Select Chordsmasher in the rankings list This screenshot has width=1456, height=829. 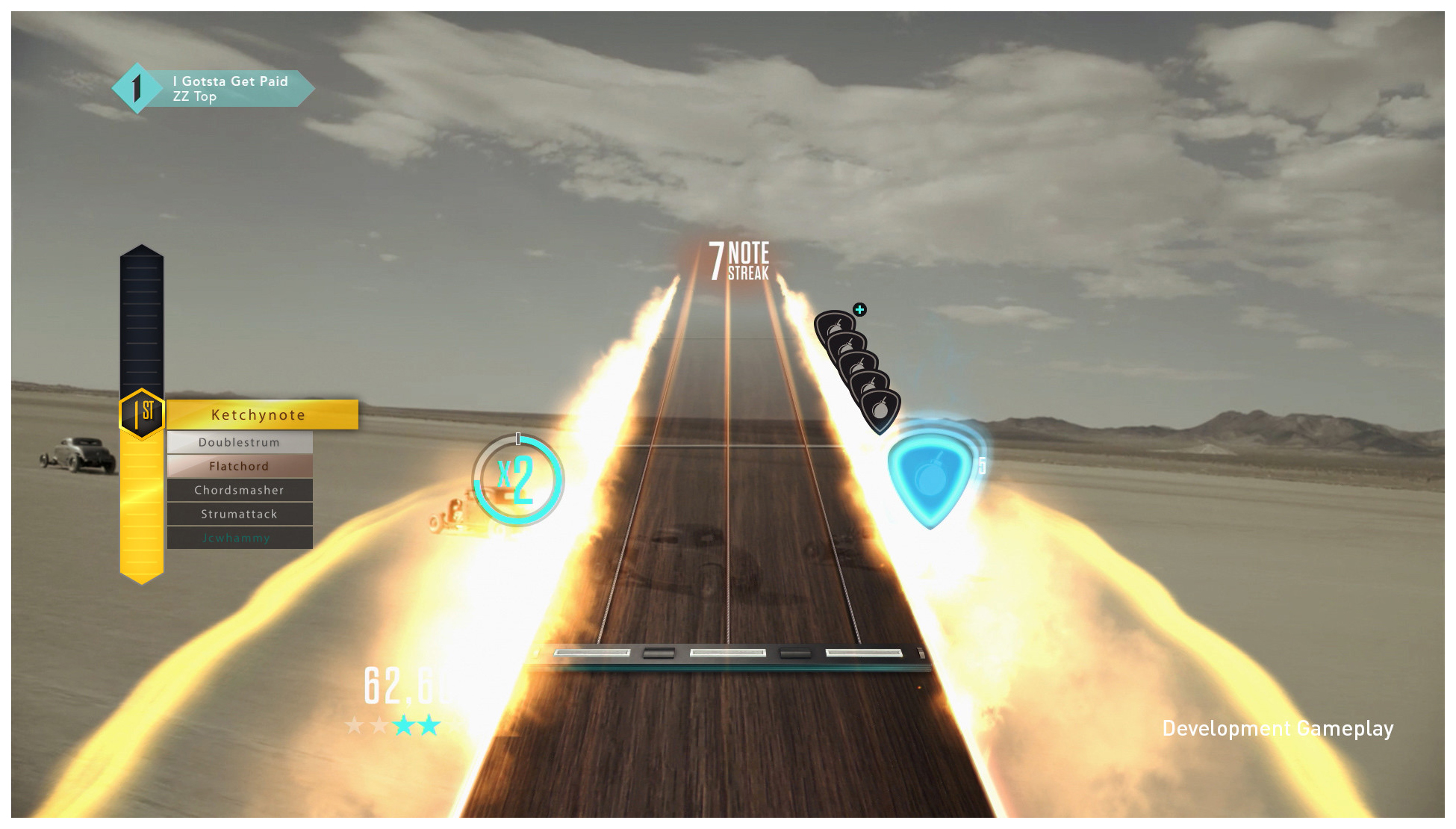(239, 490)
